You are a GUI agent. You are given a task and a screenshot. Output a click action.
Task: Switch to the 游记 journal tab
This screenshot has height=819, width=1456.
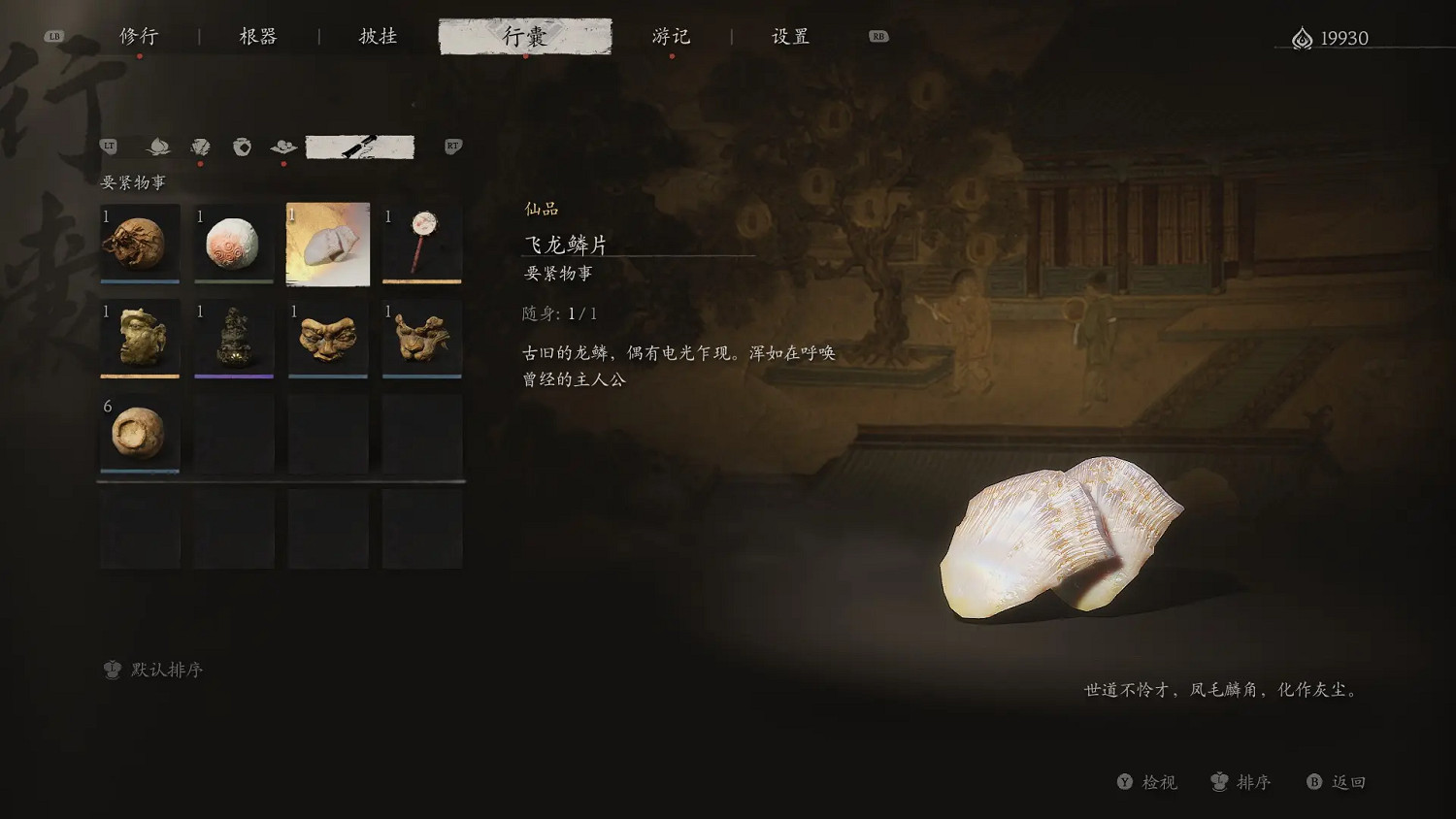pos(672,36)
